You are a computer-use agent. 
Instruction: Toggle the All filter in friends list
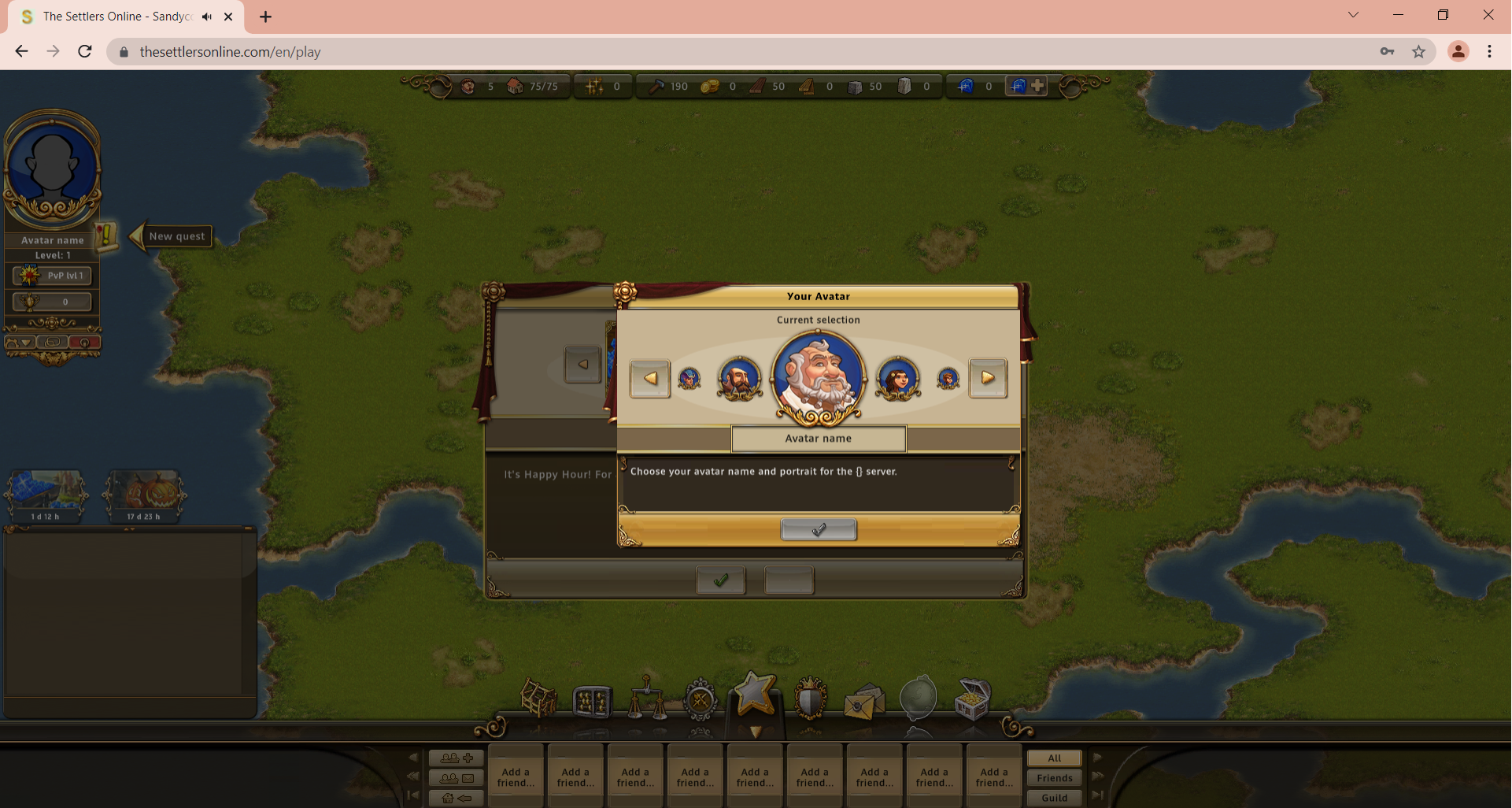coord(1053,758)
